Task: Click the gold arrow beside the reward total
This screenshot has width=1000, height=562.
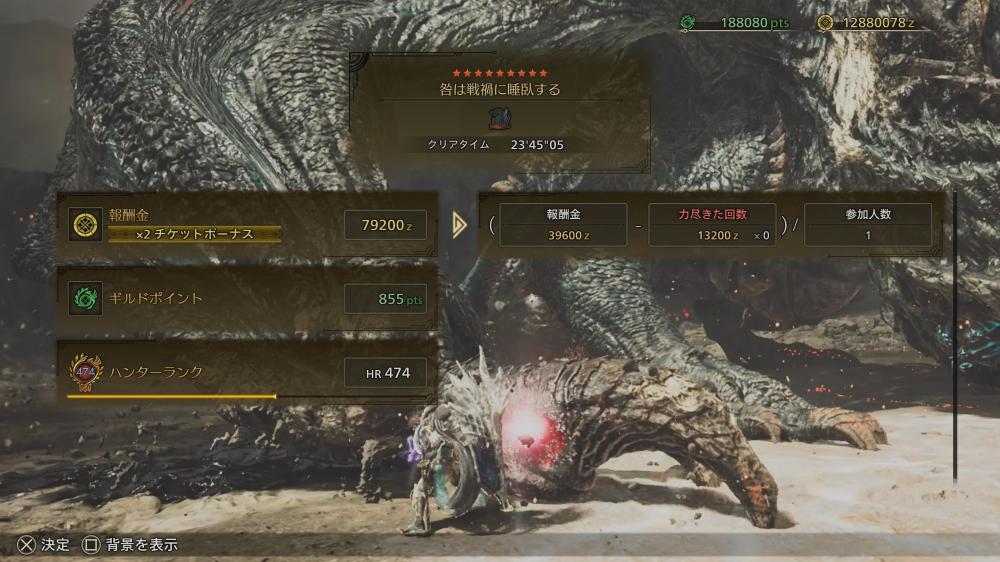Action: pyautogui.click(x=459, y=225)
